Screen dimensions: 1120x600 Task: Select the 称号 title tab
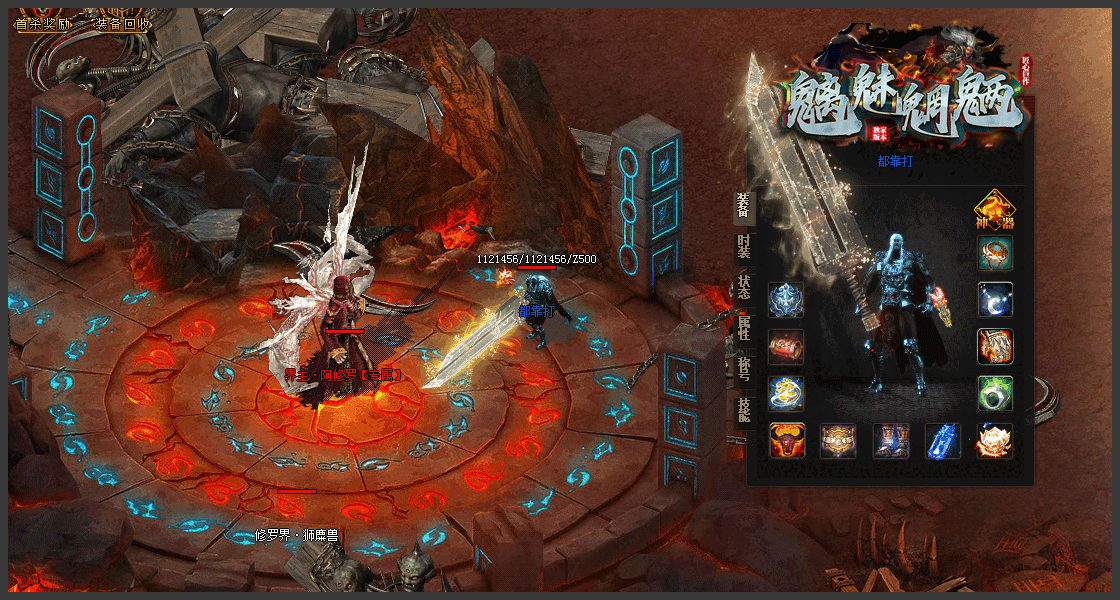tap(743, 368)
